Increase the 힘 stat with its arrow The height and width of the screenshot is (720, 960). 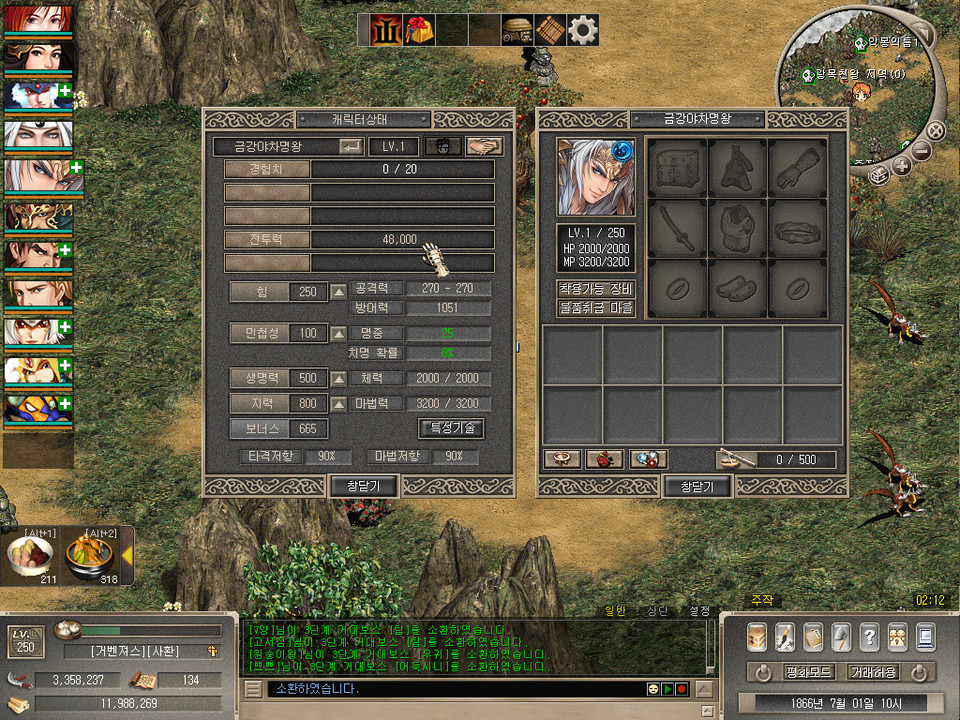pos(339,292)
